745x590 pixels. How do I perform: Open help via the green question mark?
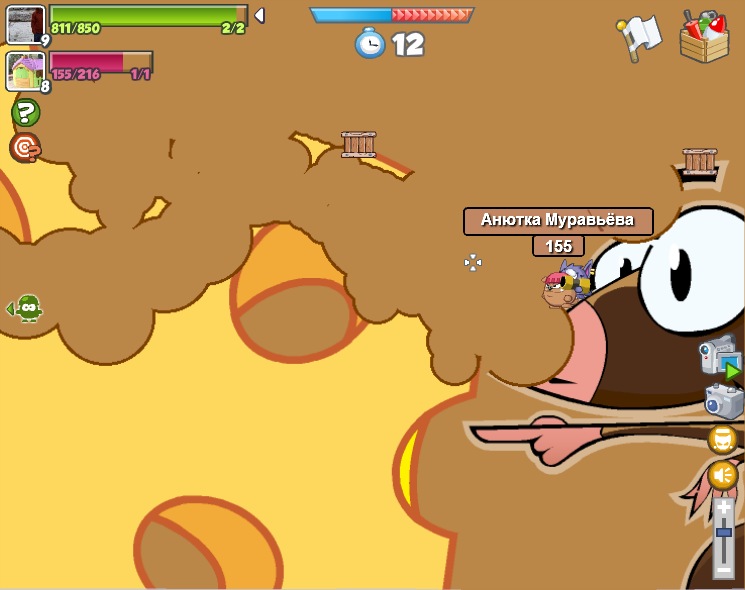point(26,113)
